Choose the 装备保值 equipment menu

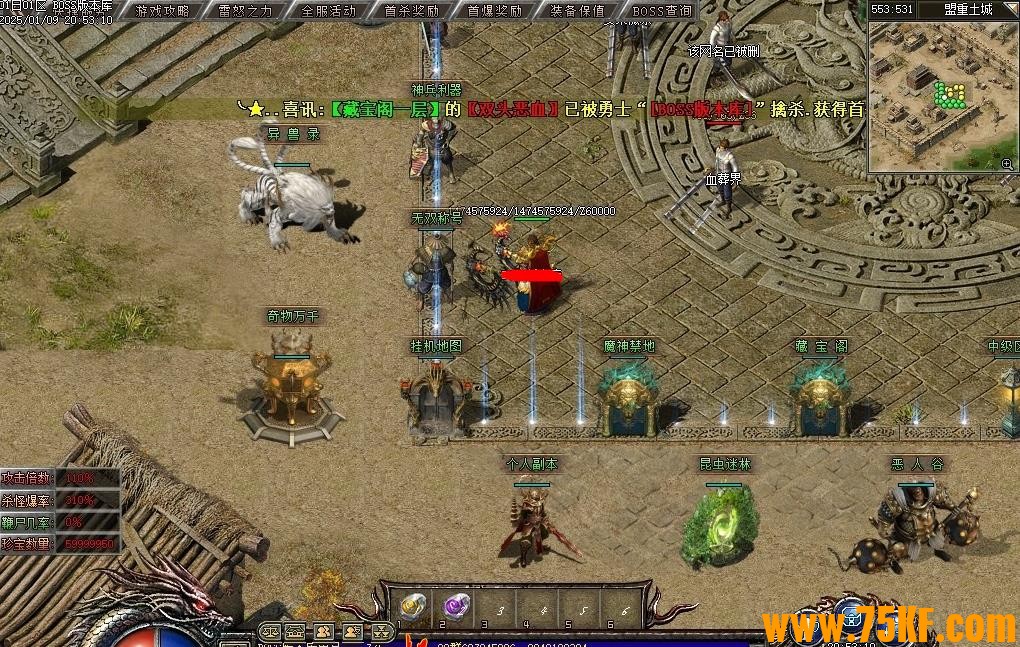(x=578, y=11)
